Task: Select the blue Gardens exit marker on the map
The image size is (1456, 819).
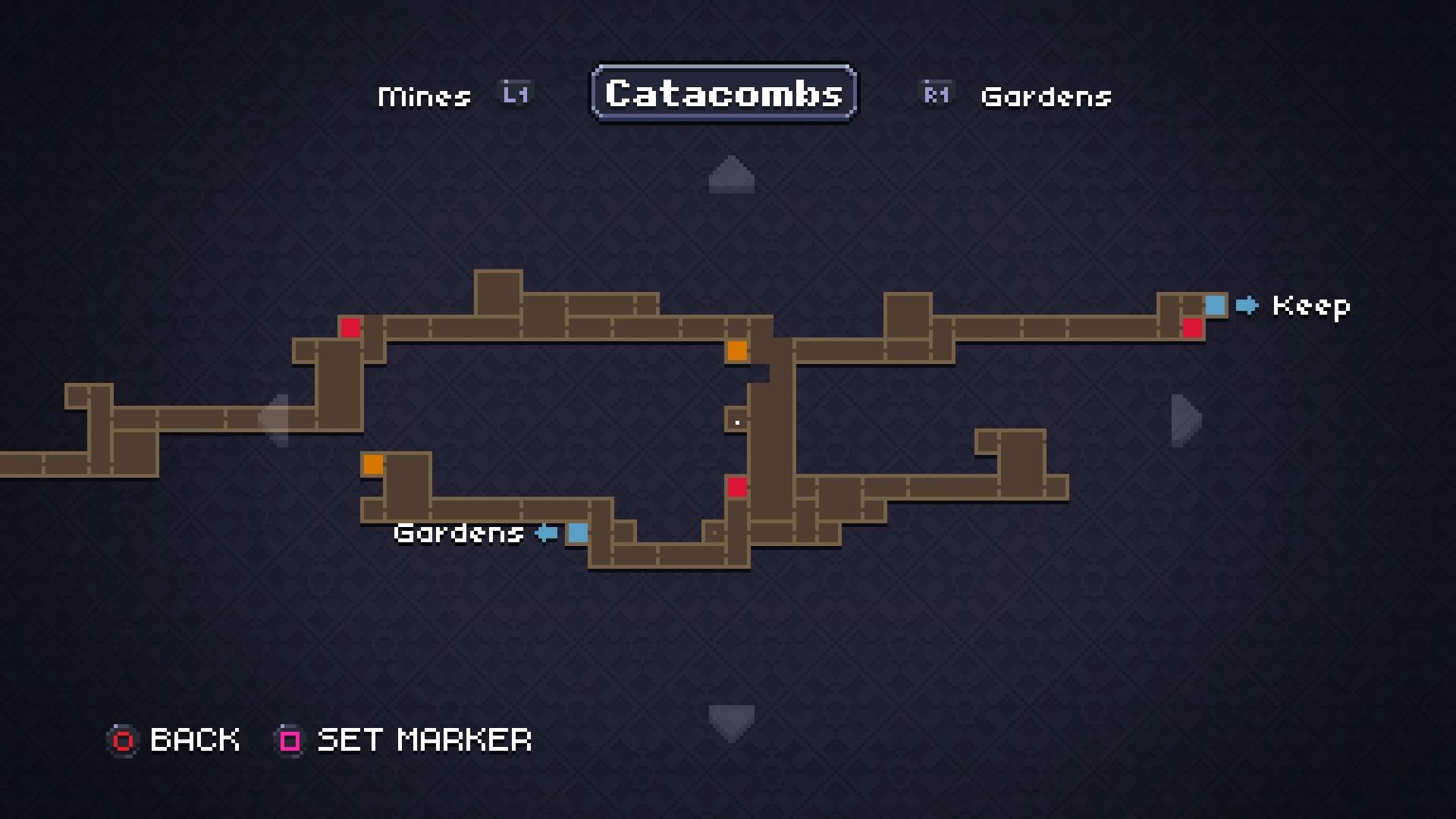Action: (578, 532)
